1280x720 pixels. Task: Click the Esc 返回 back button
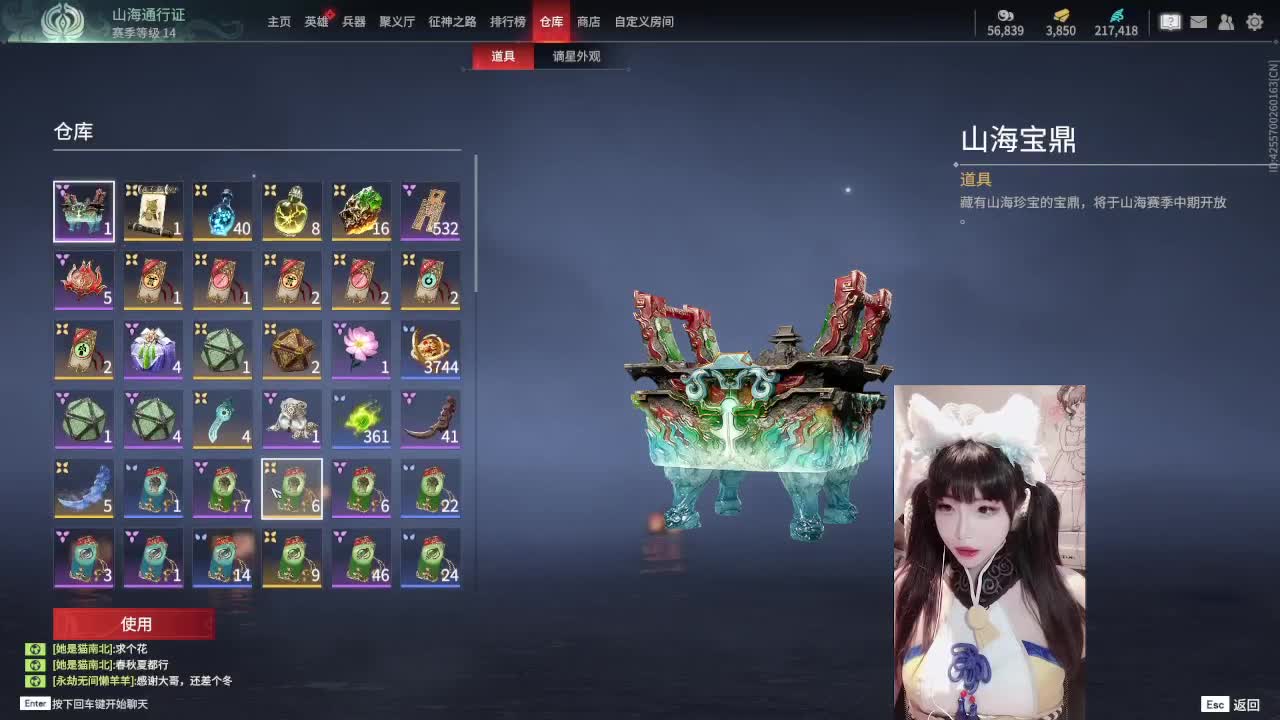pos(1229,704)
